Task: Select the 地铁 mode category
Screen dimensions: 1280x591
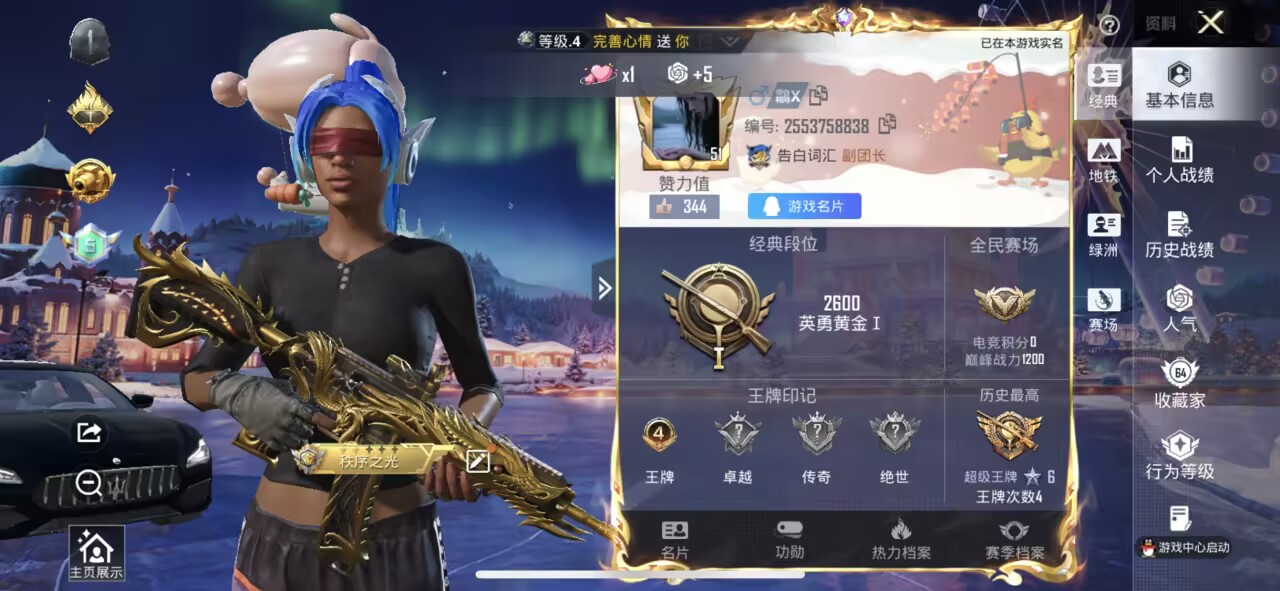Action: pos(1103,161)
